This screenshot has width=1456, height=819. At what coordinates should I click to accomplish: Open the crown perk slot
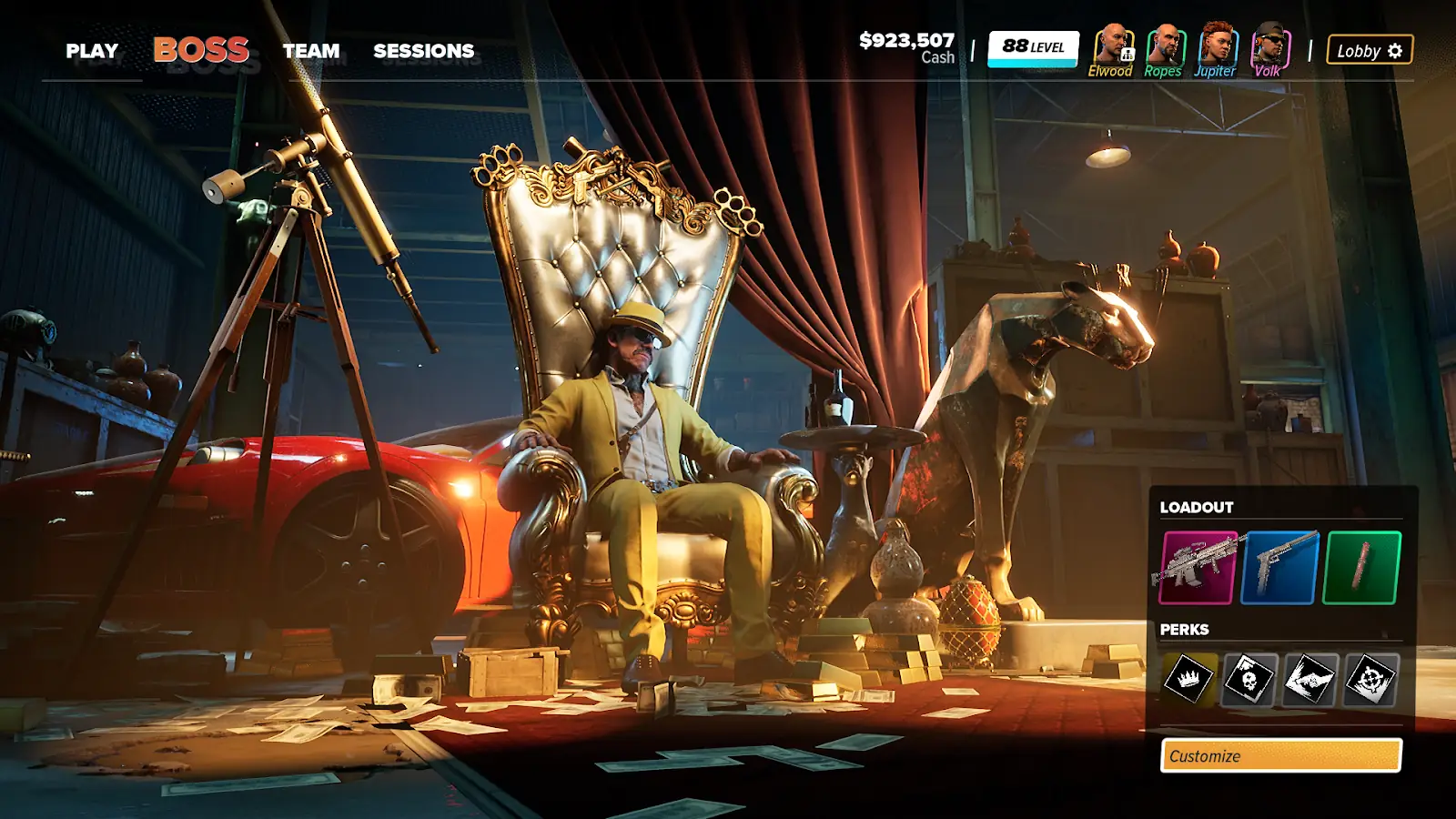(x=1188, y=679)
